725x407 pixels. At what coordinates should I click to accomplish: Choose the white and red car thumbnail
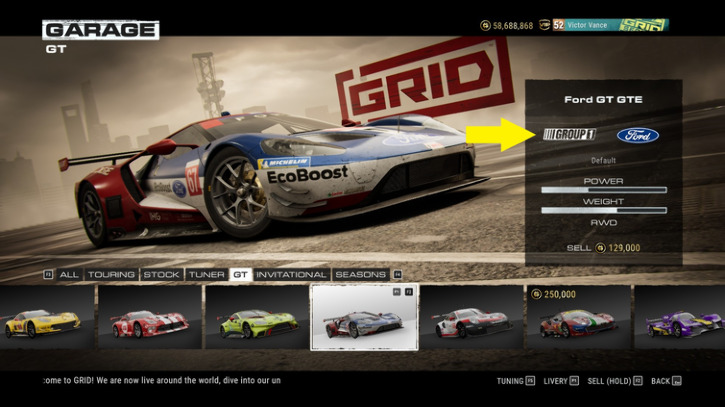470,320
